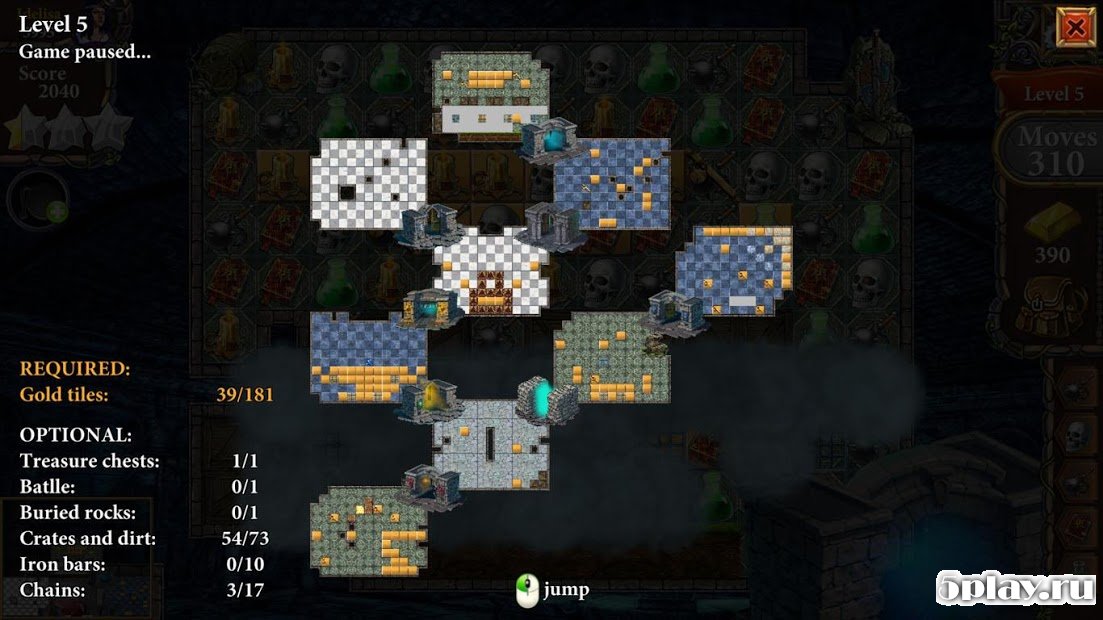Screen dimensions: 1103x620
Task: Select the plain white checkered room with black holes
Action: tap(368, 183)
